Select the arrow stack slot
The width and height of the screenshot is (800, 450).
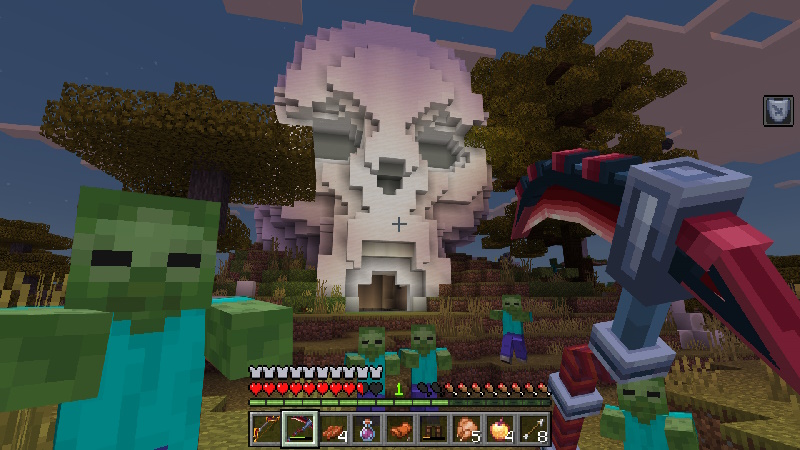pyautogui.click(x=533, y=428)
